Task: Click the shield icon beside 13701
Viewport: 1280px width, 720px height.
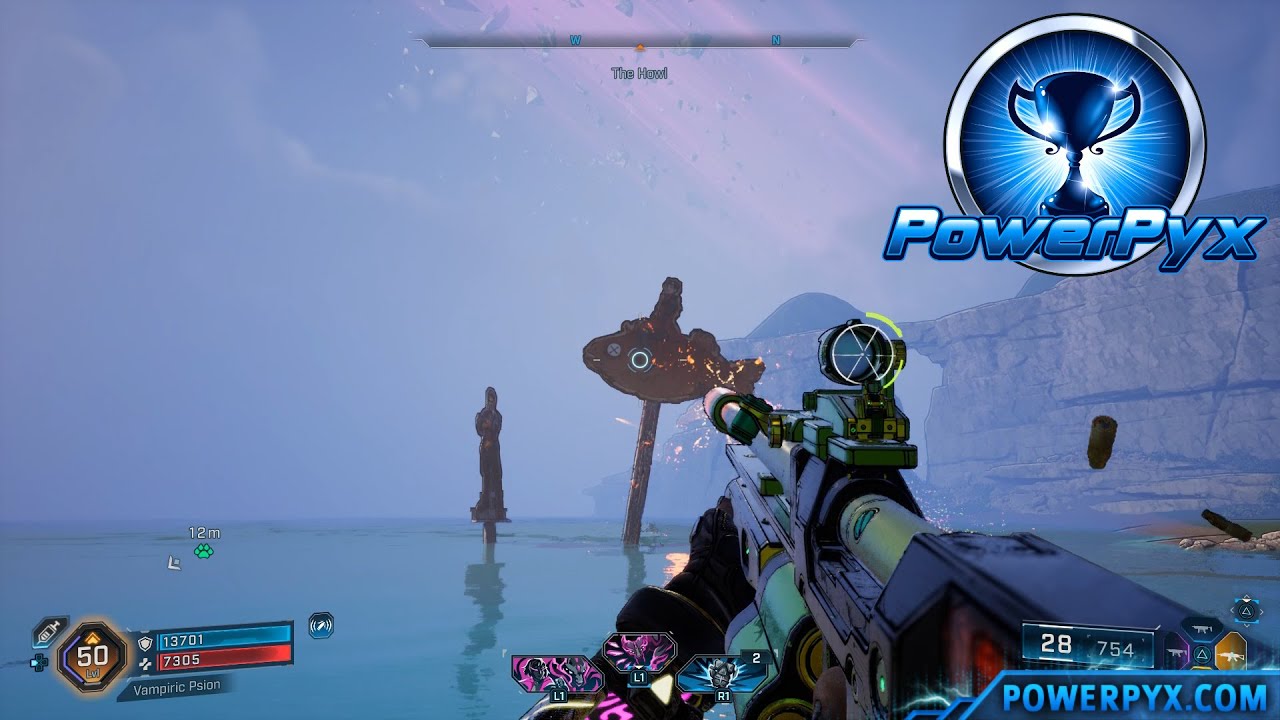Action: (x=144, y=642)
